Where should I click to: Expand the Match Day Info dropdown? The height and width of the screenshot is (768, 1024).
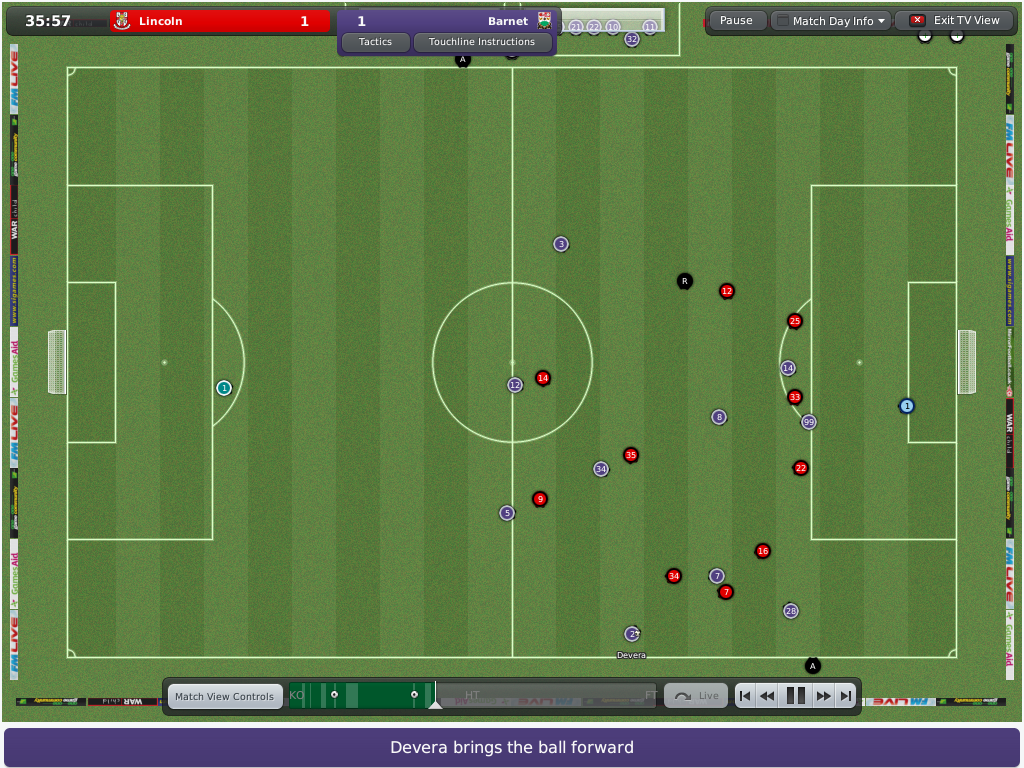pos(832,21)
